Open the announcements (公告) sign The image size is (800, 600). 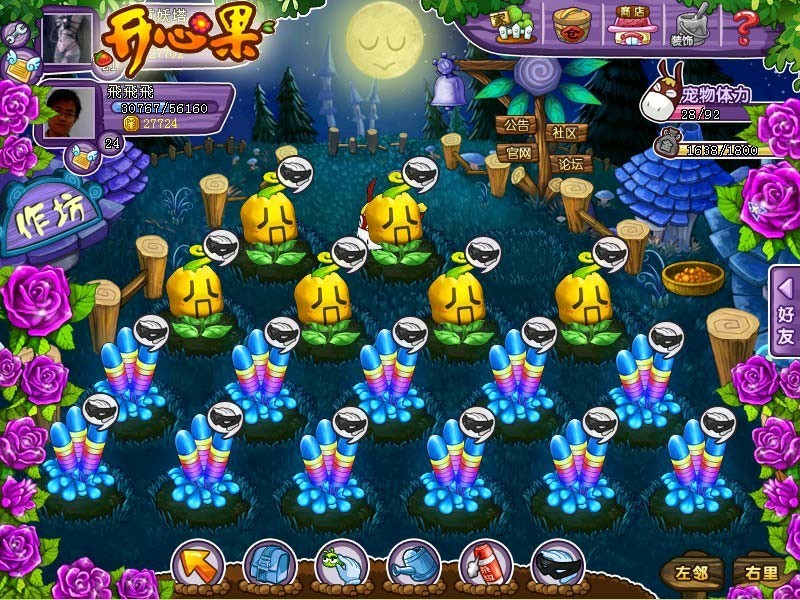[x=516, y=127]
